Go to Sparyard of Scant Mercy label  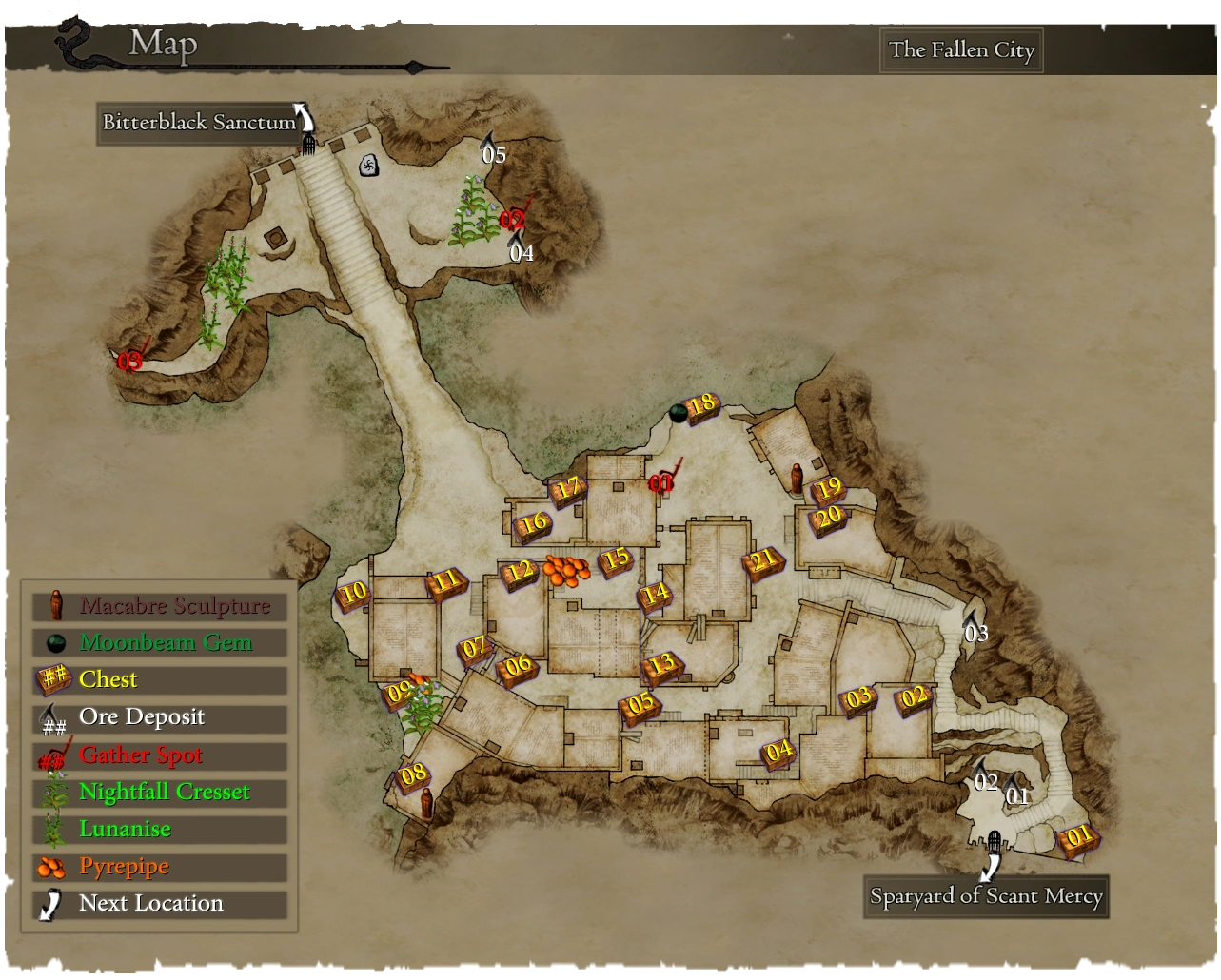coord(986,896)
